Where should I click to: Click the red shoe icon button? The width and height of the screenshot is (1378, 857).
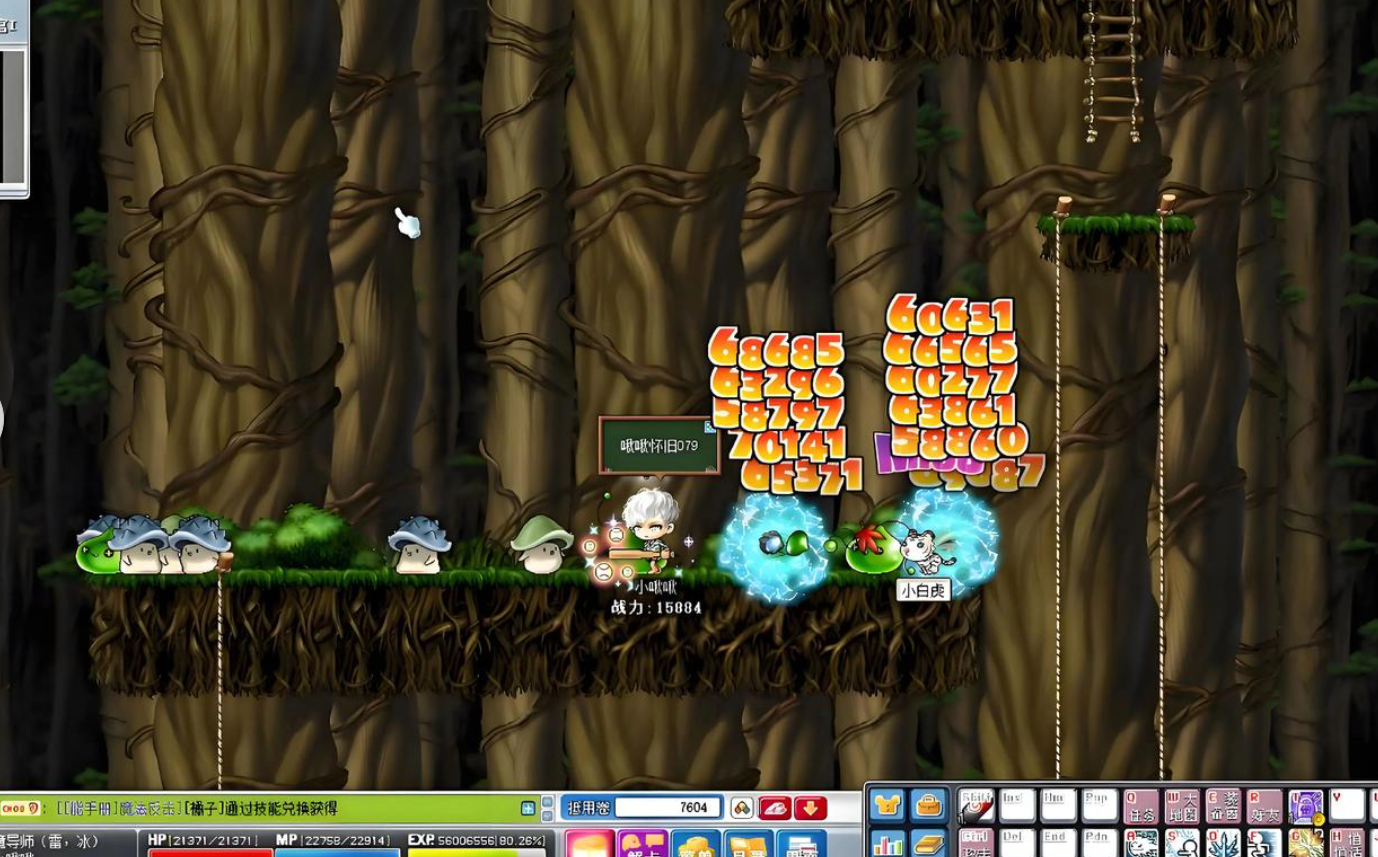[x=776, y=808]
